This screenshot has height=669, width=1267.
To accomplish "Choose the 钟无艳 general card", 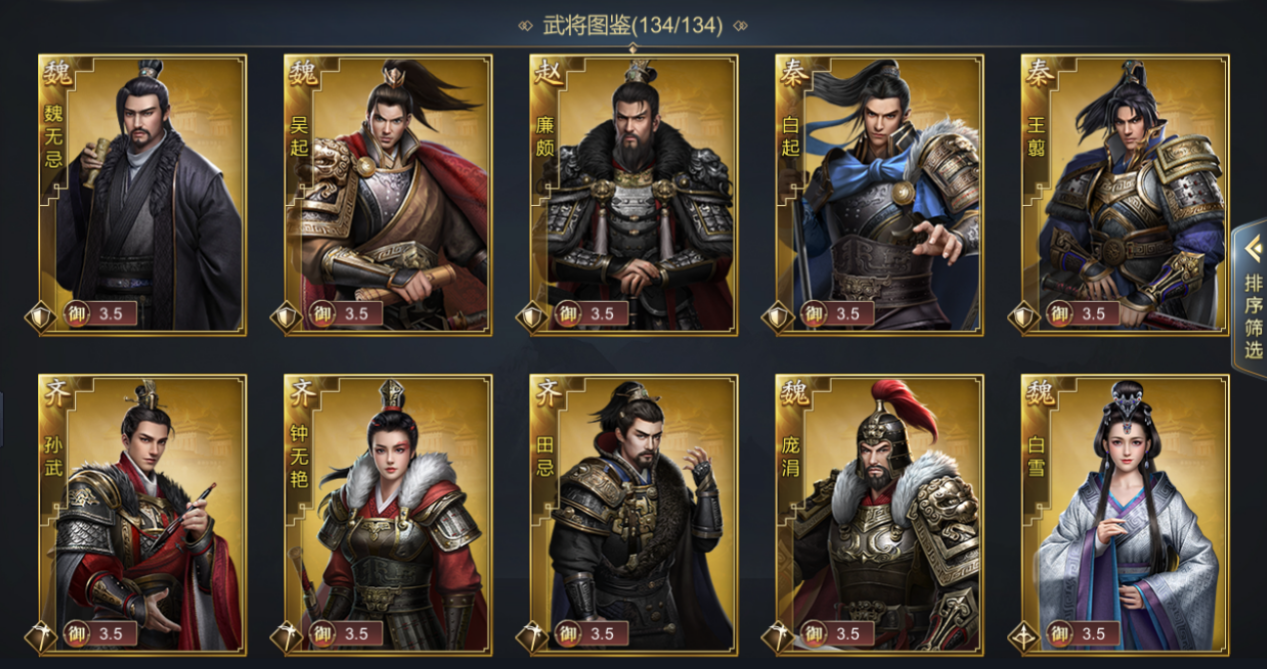I will click(x=388, y=514).
